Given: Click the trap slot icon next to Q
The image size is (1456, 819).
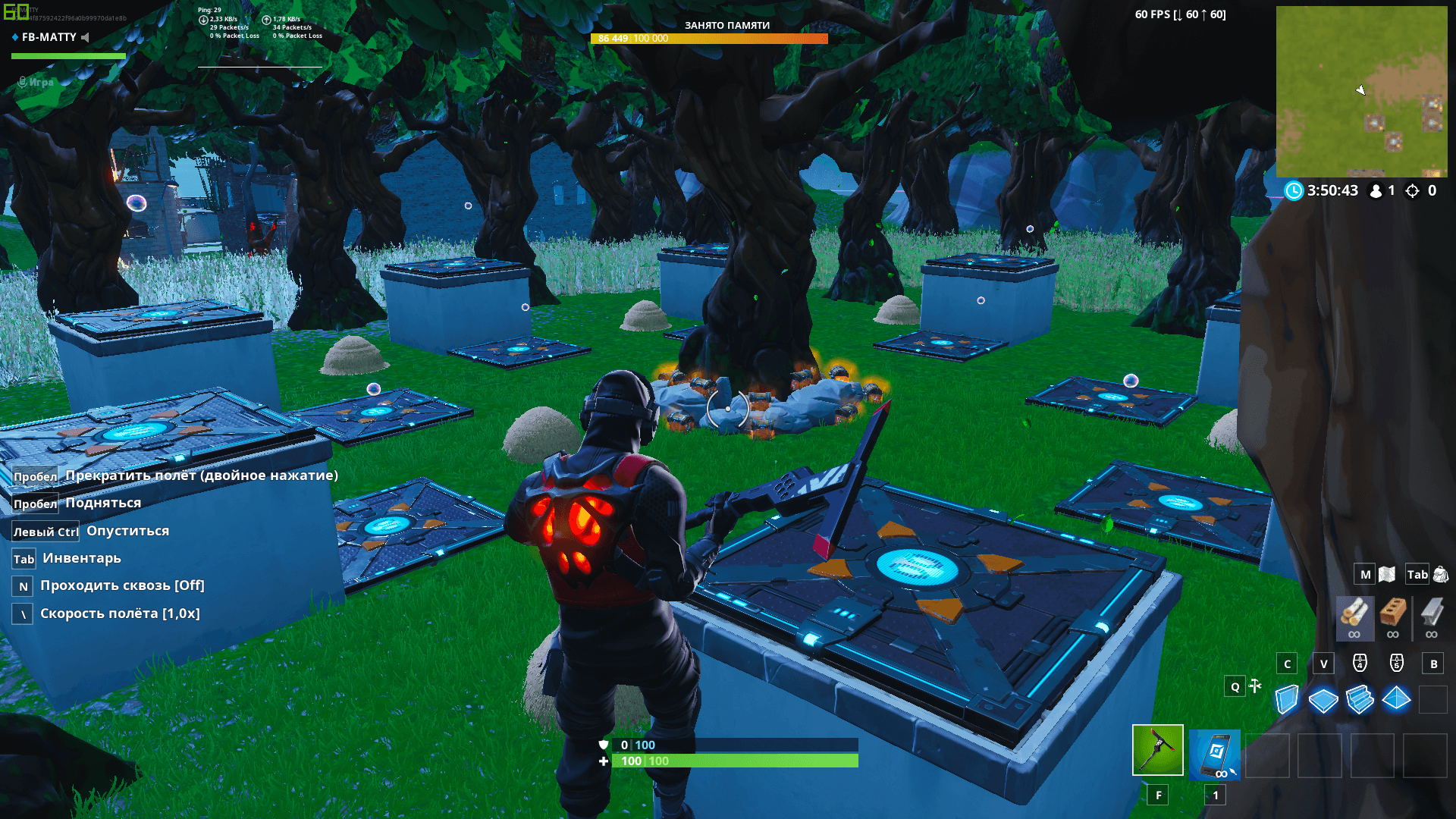Looking at the screenshot, I should (x=1257, y=686).
